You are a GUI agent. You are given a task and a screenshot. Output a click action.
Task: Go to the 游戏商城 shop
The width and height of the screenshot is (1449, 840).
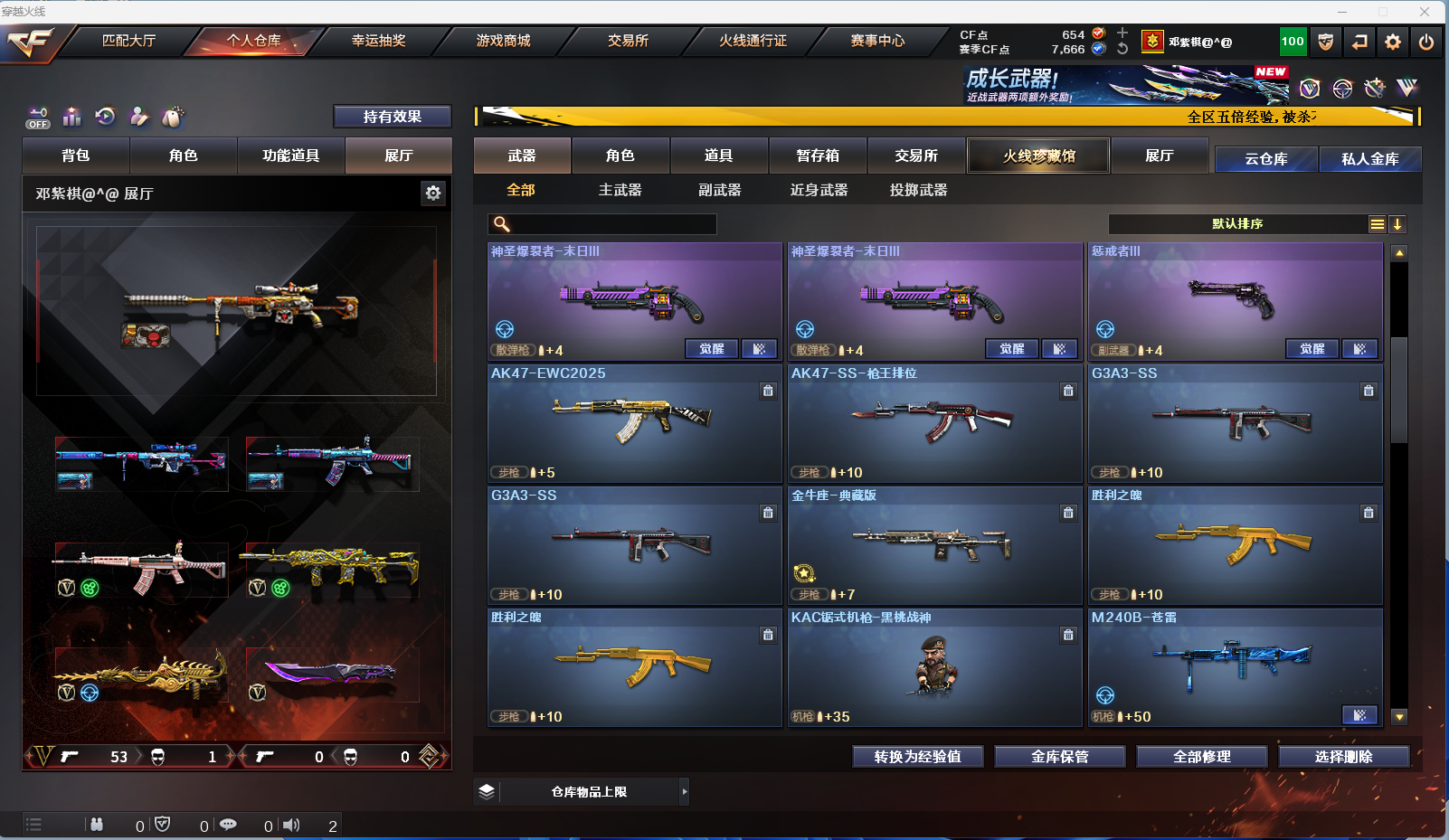pos(503,41)
